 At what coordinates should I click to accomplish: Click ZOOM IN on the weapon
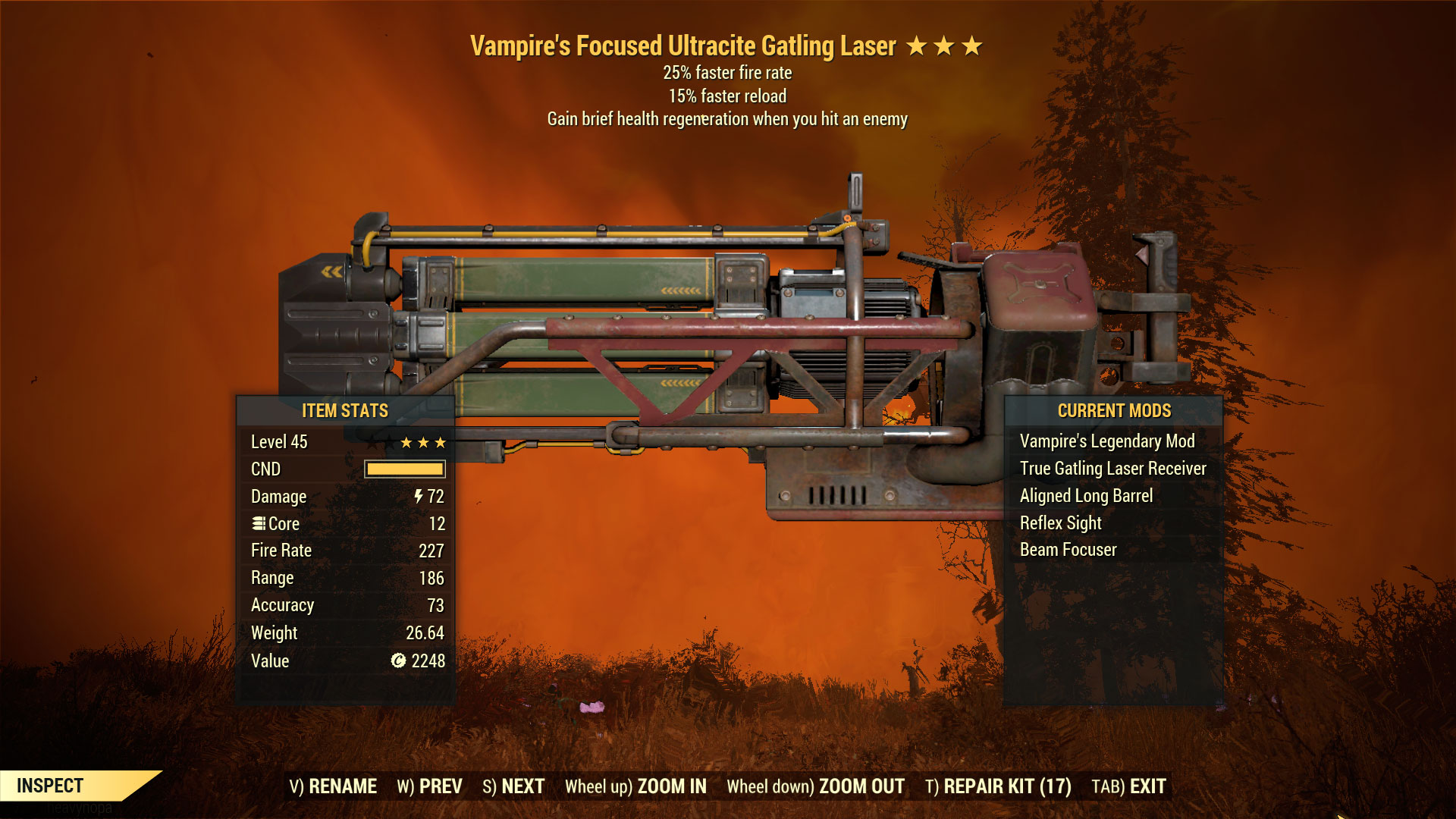point(635,786)
